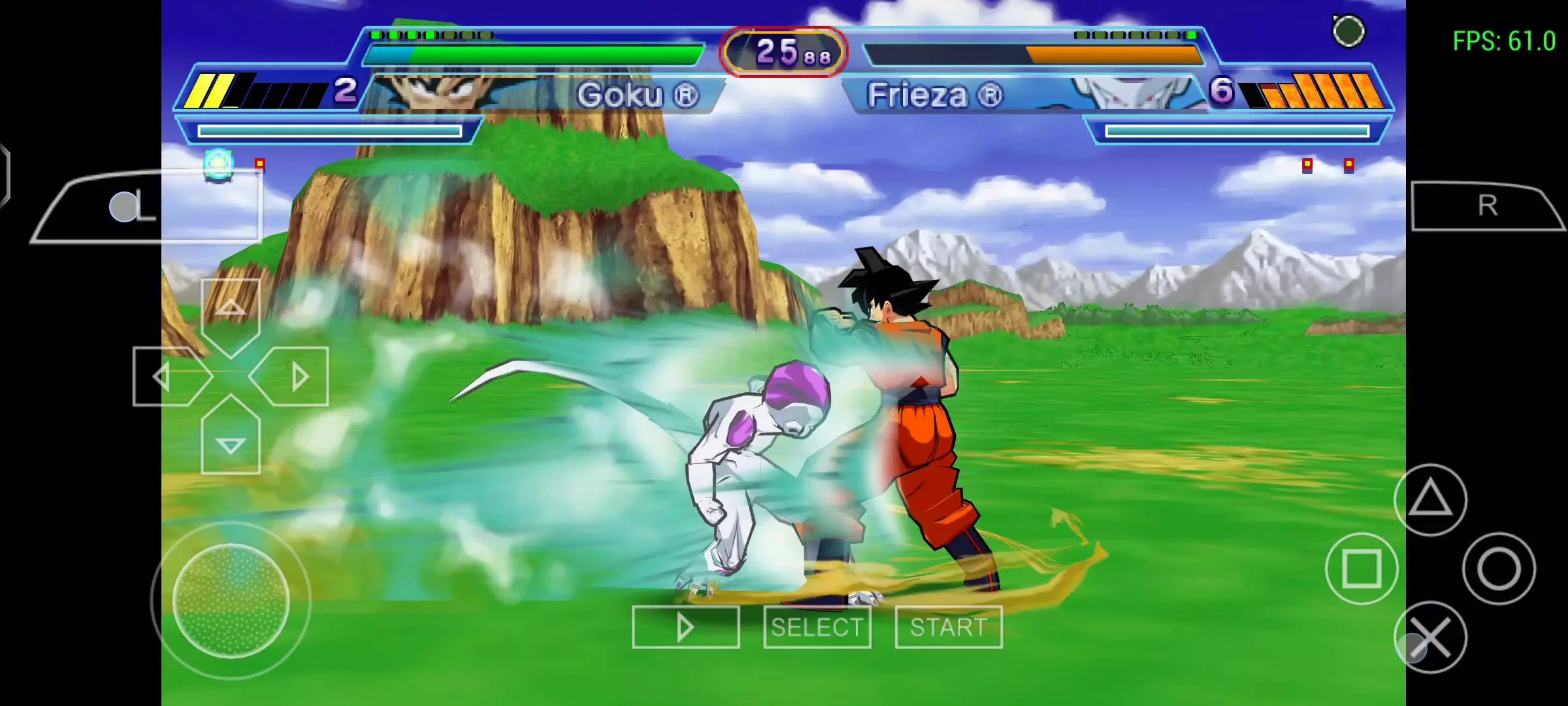Click the D-pad left arrow
The height and width of the screenshot is (706, 1568).
(x=163, y=377)
